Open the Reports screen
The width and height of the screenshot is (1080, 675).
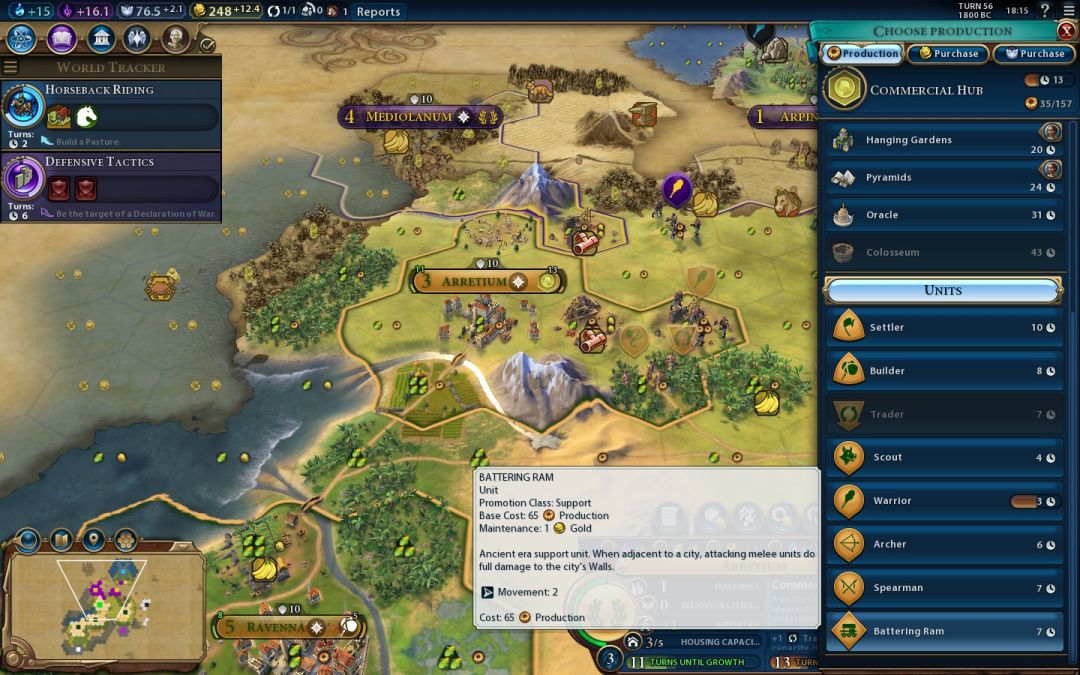[378, 12]
